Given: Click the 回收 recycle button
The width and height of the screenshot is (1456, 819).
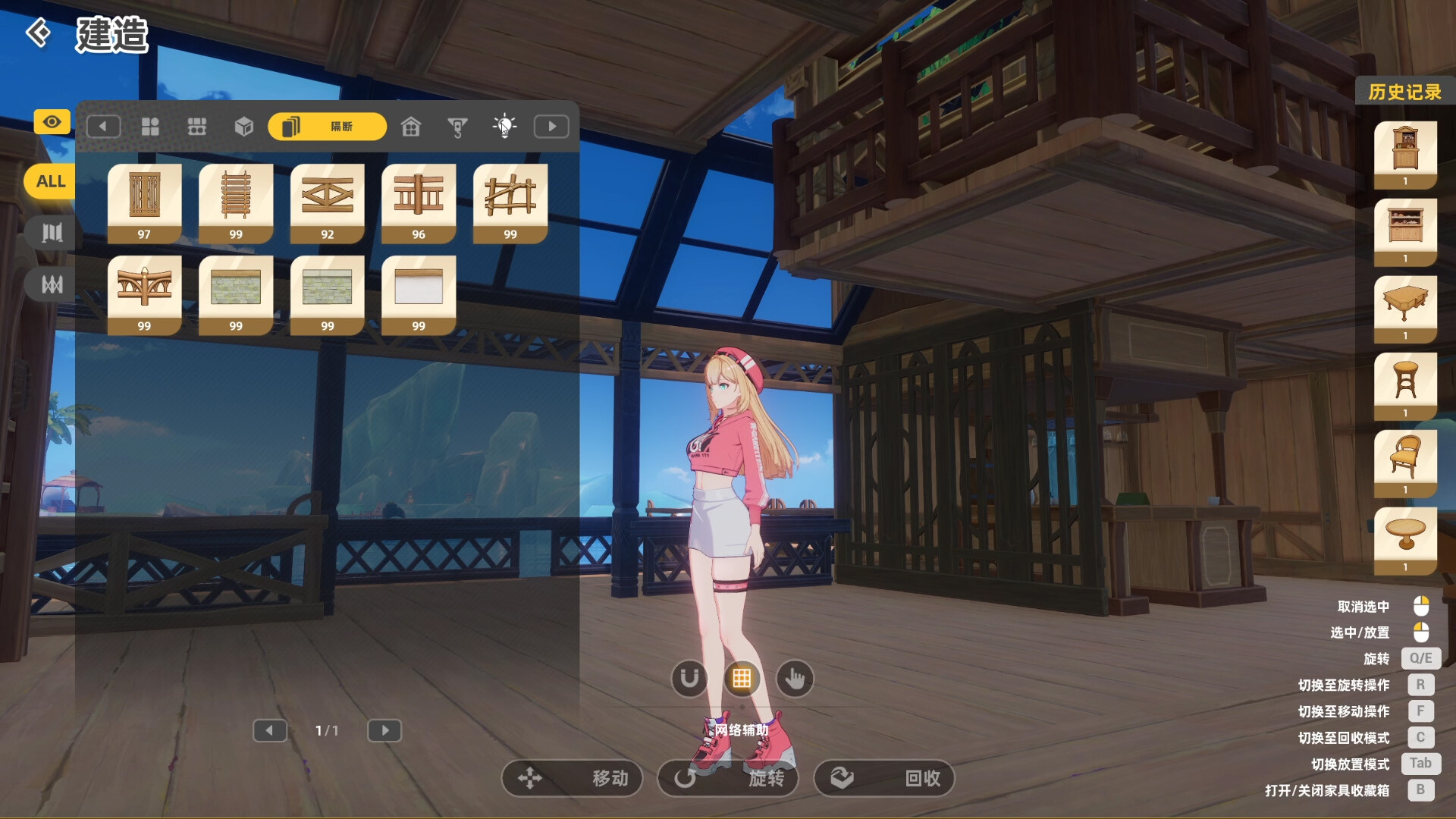Looking at the screenshot, I should 884,778.
